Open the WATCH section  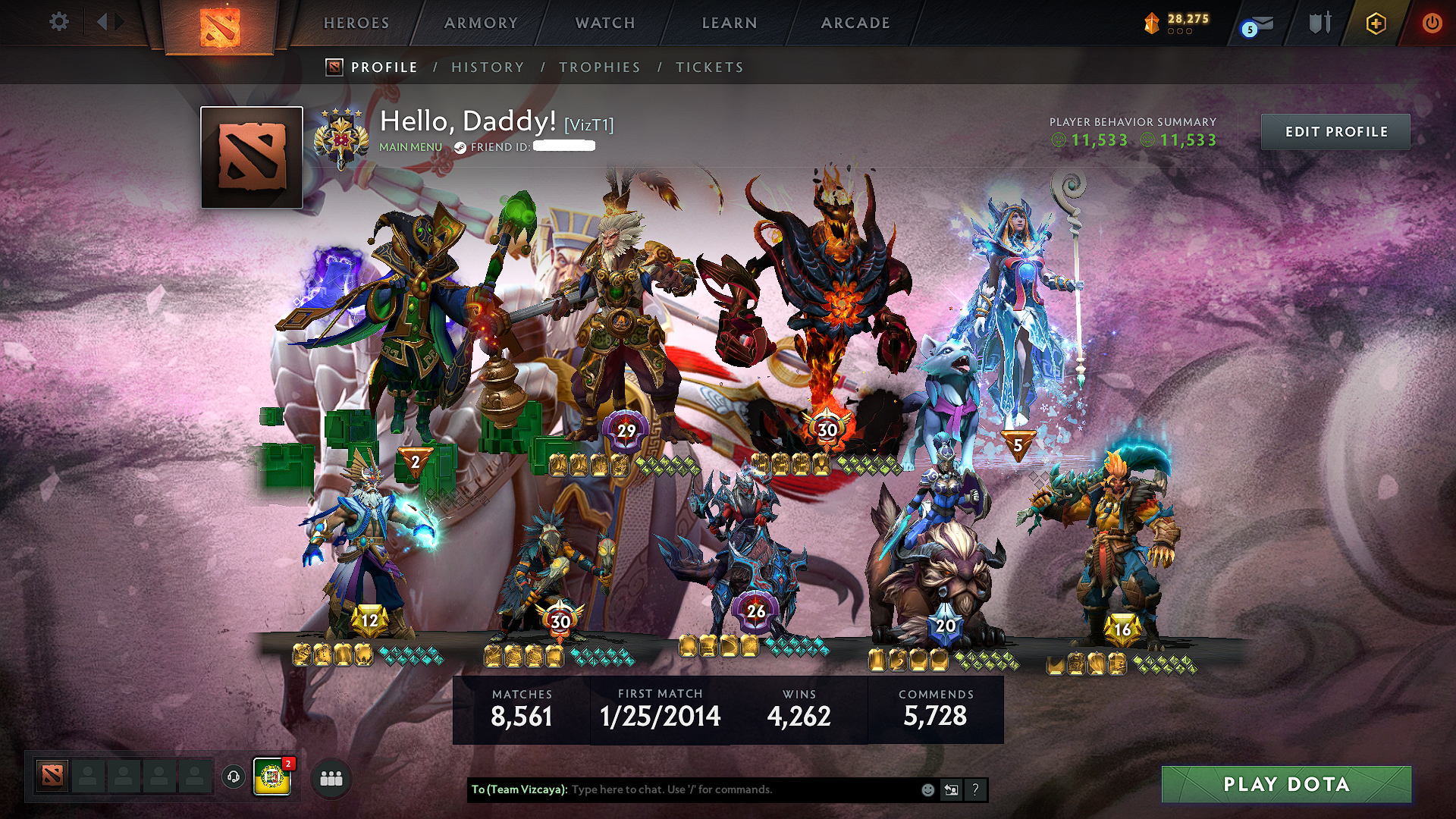coord(604,23)
